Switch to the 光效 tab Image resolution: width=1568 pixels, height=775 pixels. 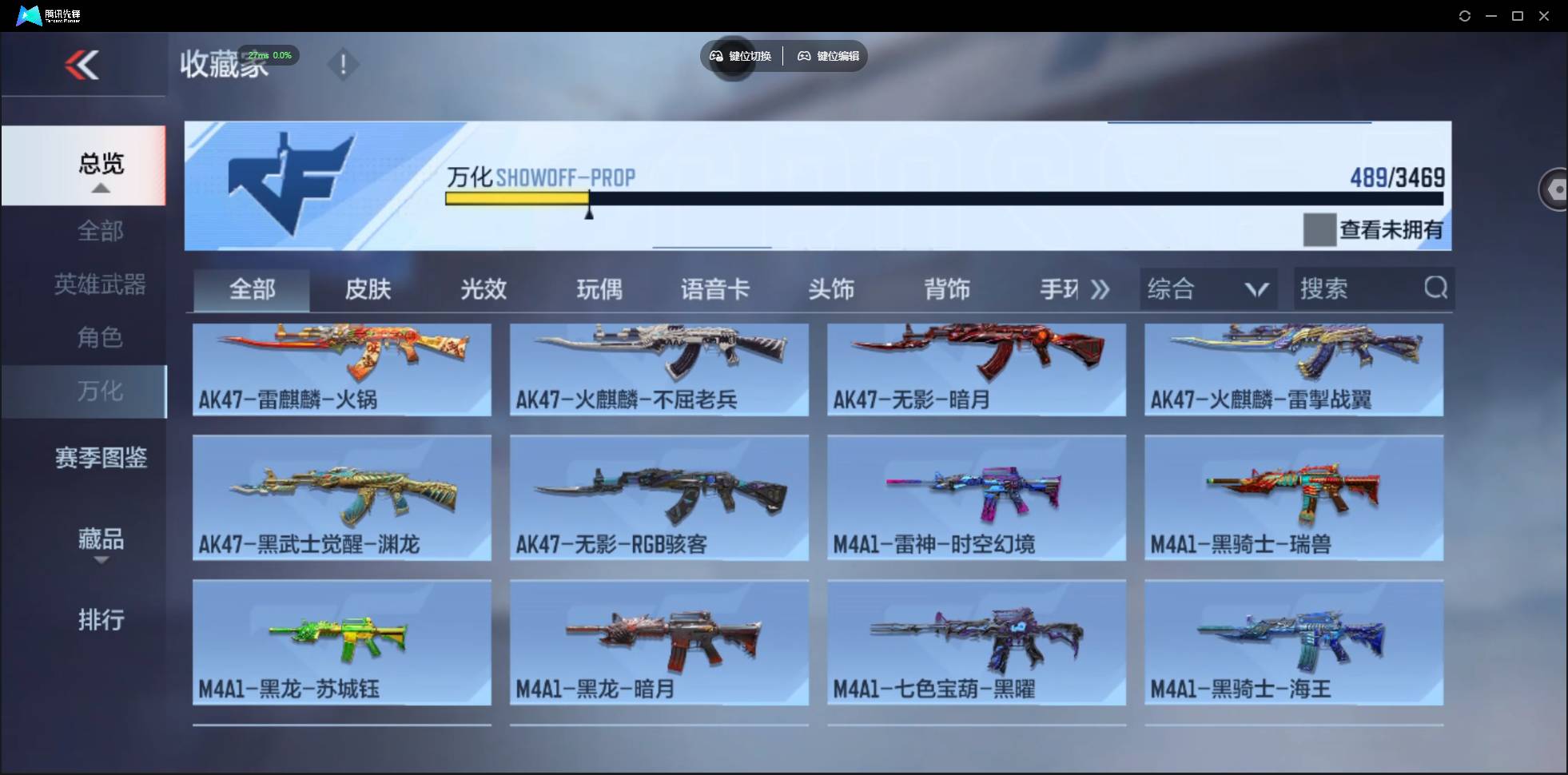(483, 289)
